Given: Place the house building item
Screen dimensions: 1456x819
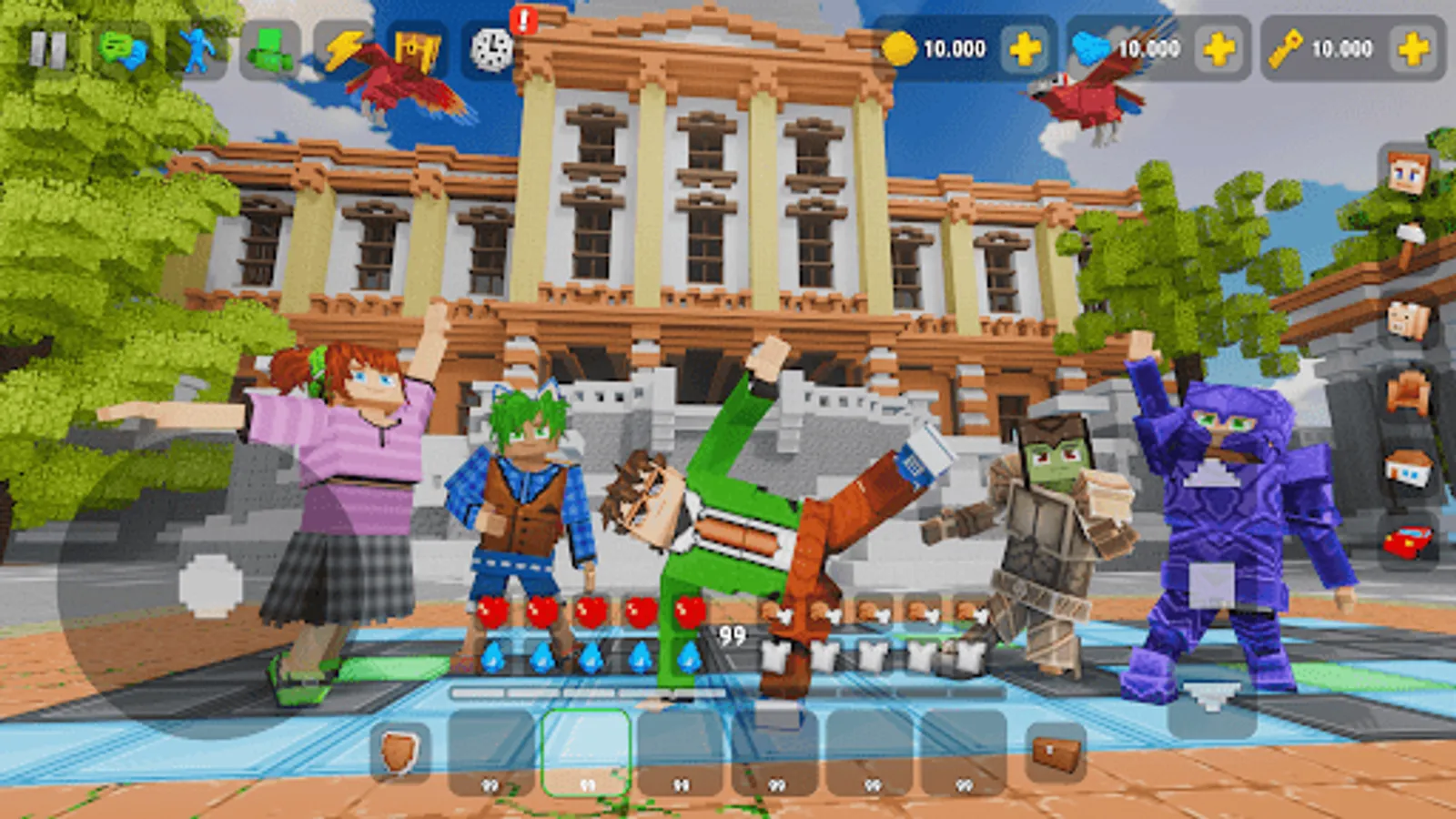Looking at the screenshot, I should [x=1406, y=462].
